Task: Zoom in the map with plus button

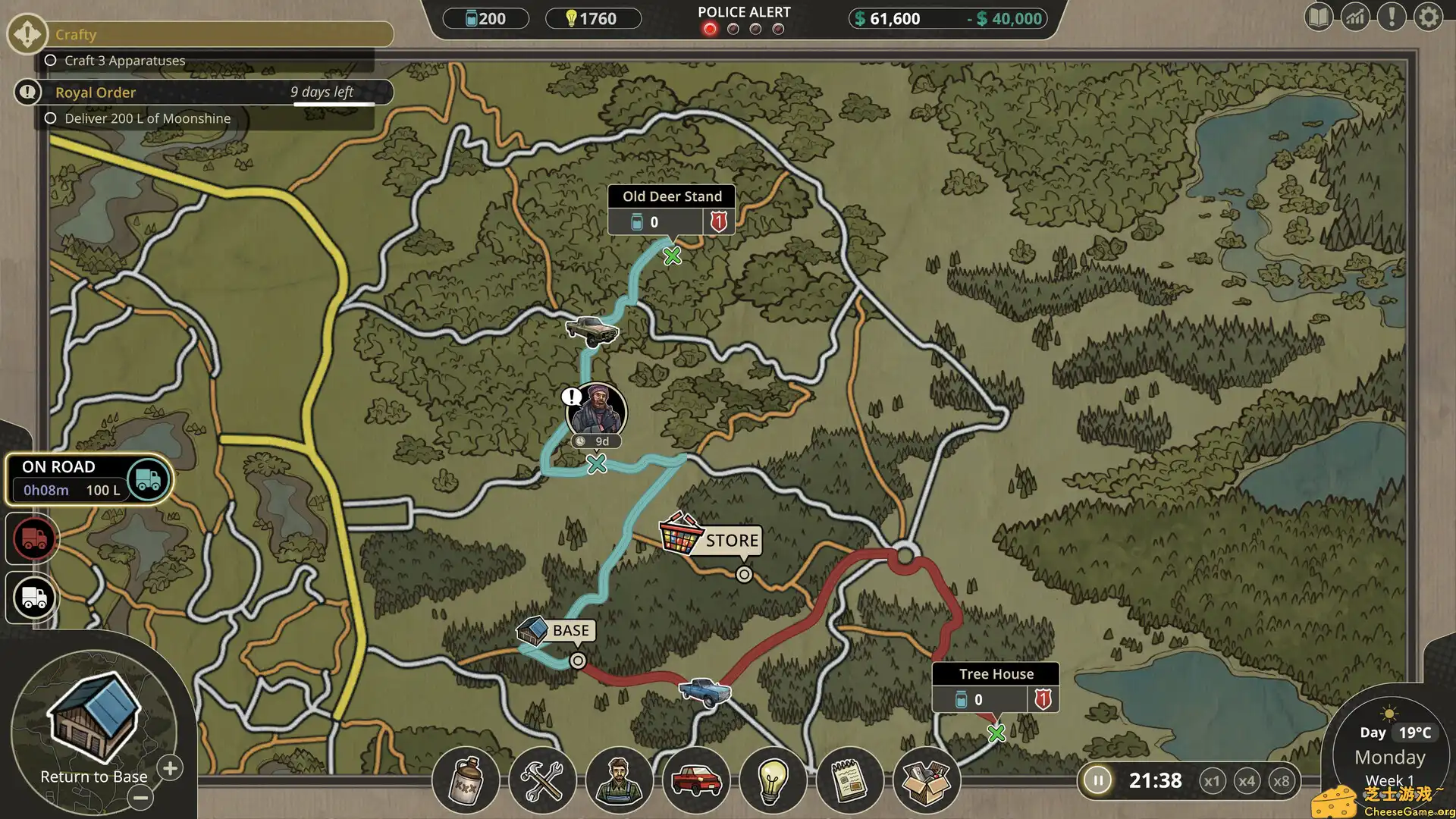Action: (171, 768)
